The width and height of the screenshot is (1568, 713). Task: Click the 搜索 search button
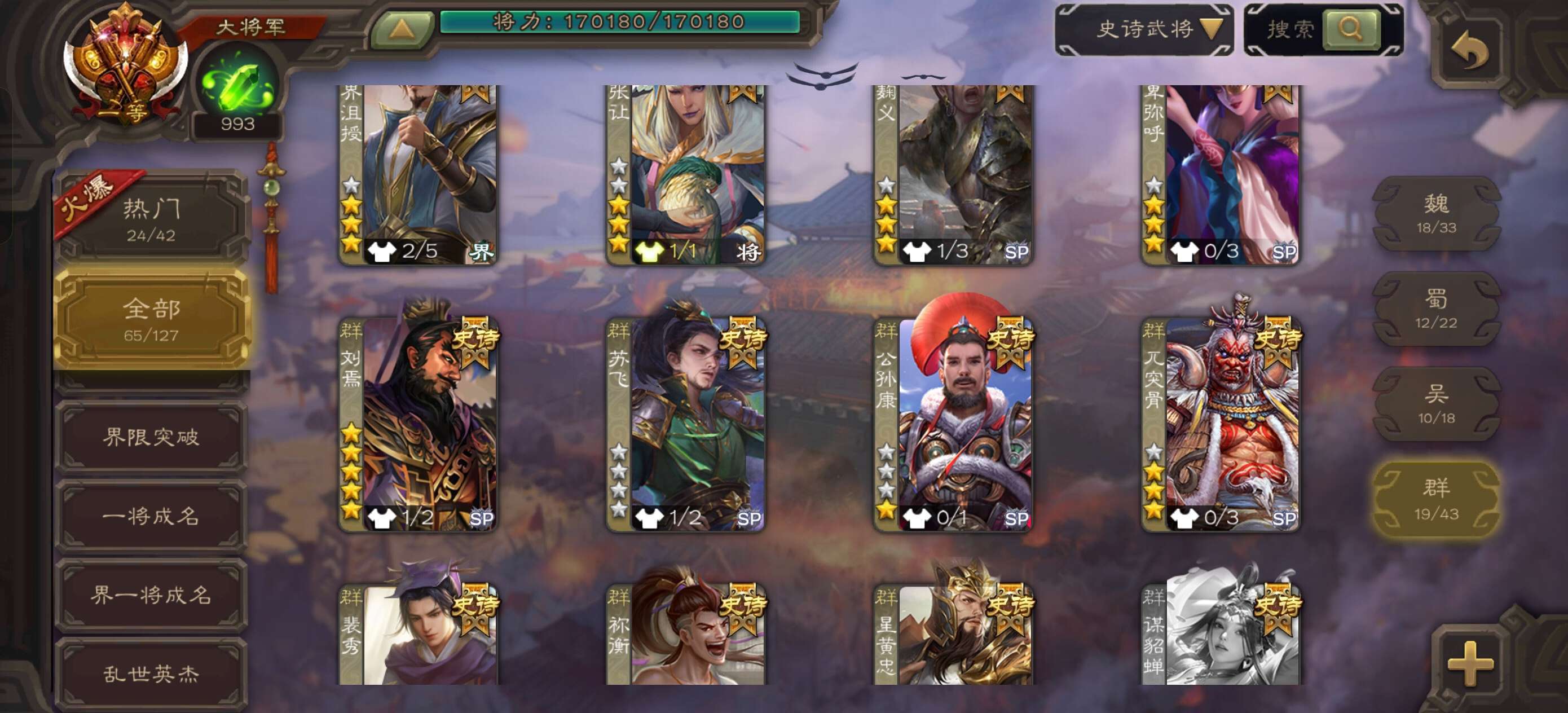point(1350,29)
